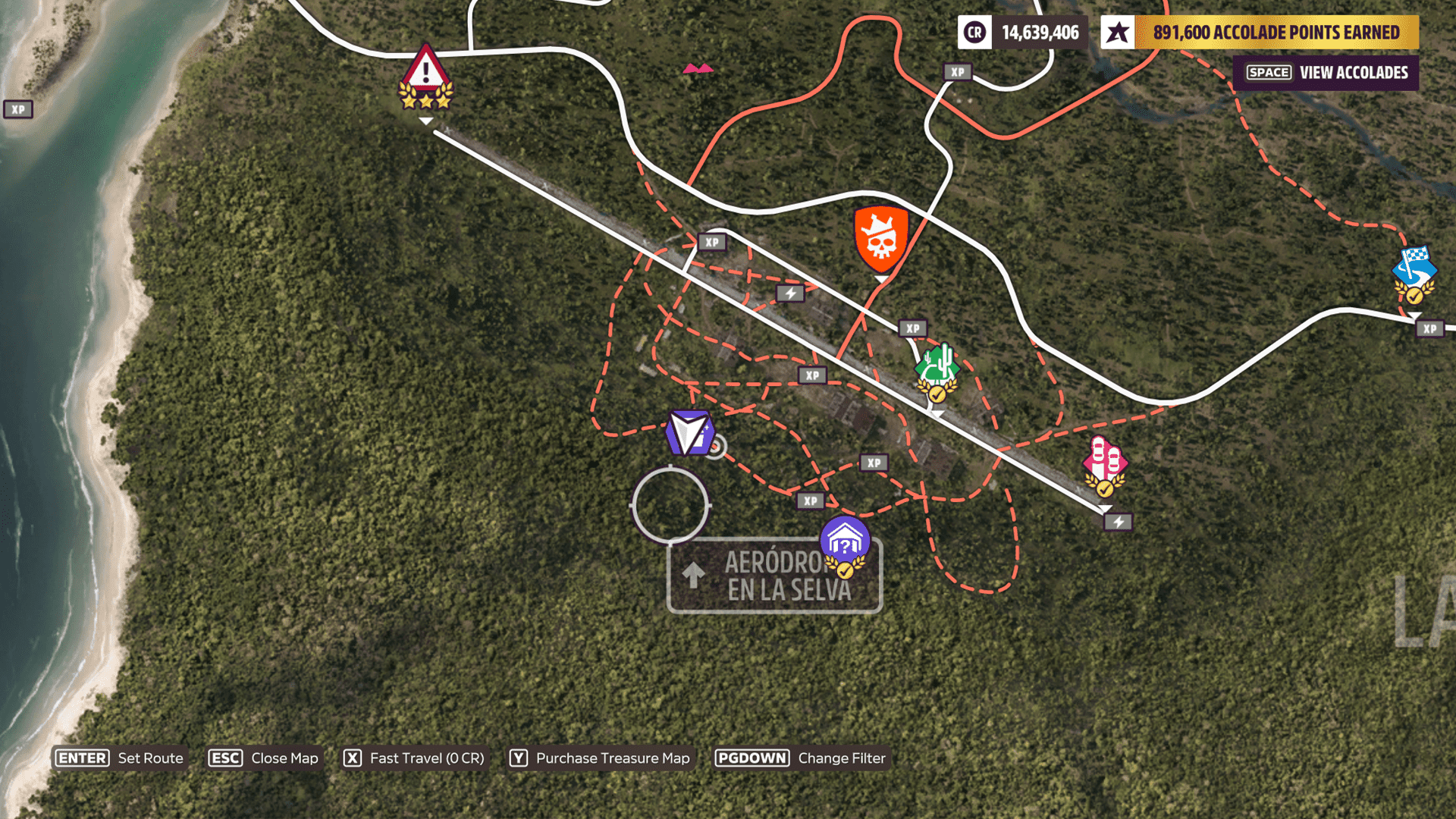Select Purchase Treasure Map
This screenshot has height=819, width=1456.
point(600,758)
